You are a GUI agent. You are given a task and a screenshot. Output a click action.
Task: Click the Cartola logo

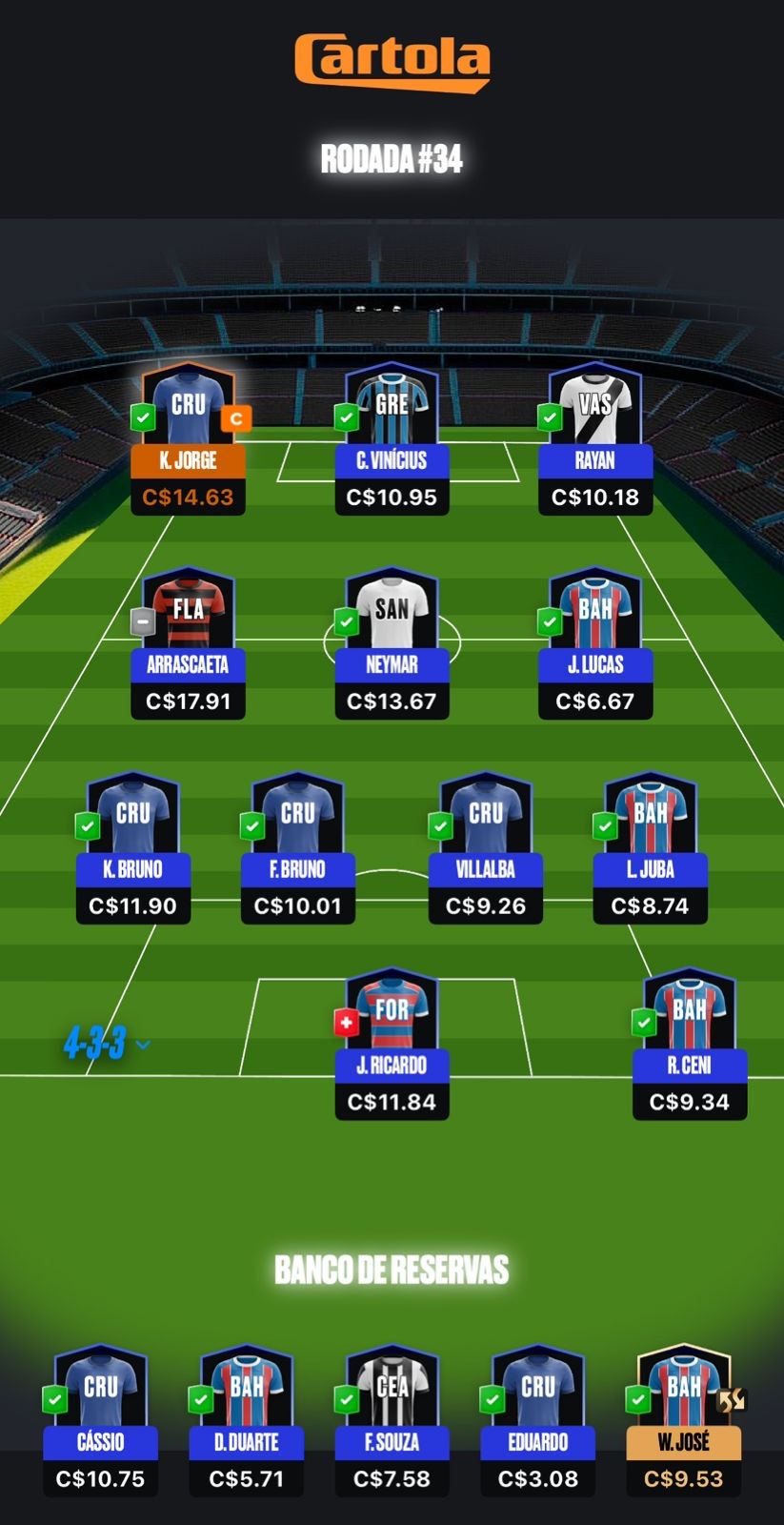(x=392, y=62)
